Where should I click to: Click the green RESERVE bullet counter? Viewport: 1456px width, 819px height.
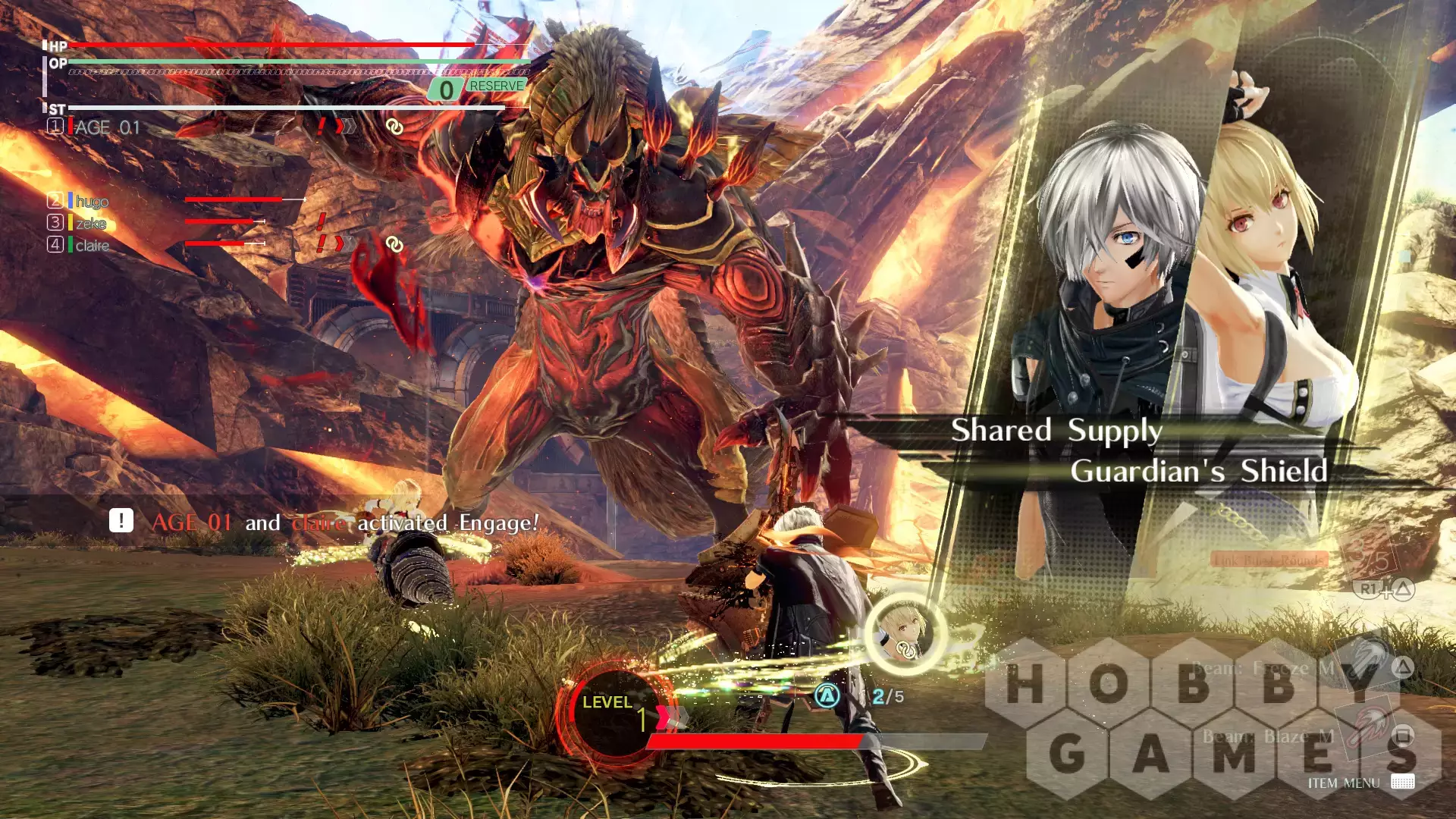[479, 88]
